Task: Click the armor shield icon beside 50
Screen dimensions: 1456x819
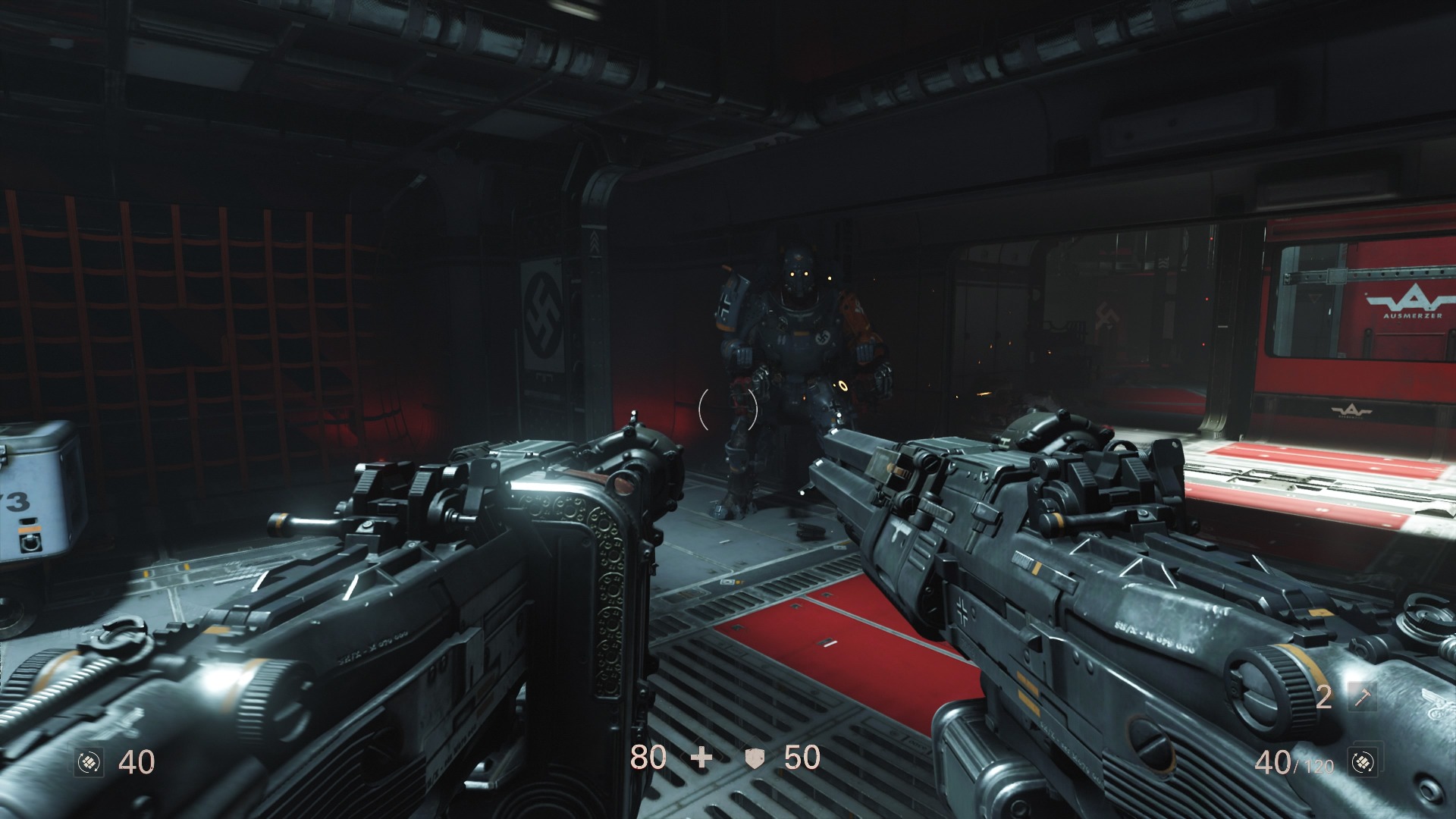Action: tap(755, 758)
